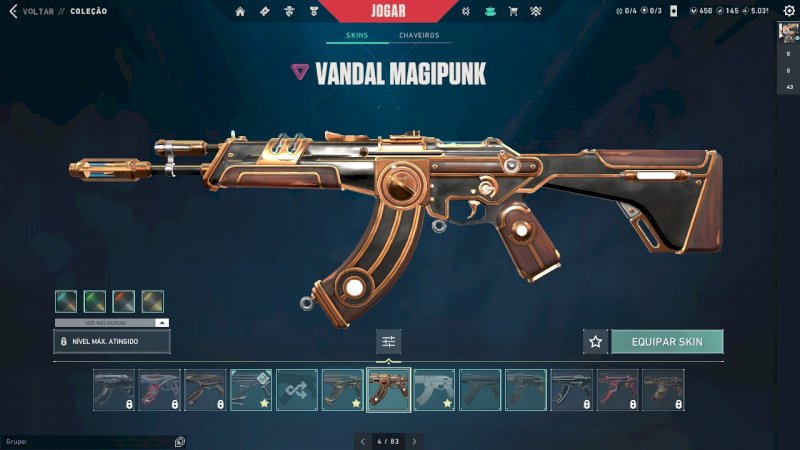This screenshot has width=800, height=450.
Task: Open the home icon in top navigation
Action: click(x=240, y=12)
